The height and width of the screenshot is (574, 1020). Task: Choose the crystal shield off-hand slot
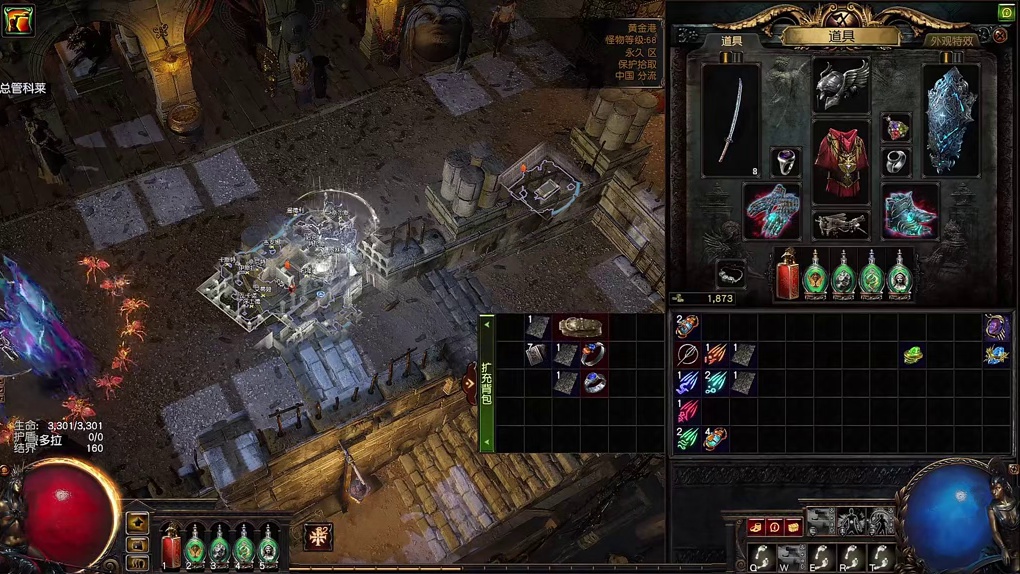point(949,121)
